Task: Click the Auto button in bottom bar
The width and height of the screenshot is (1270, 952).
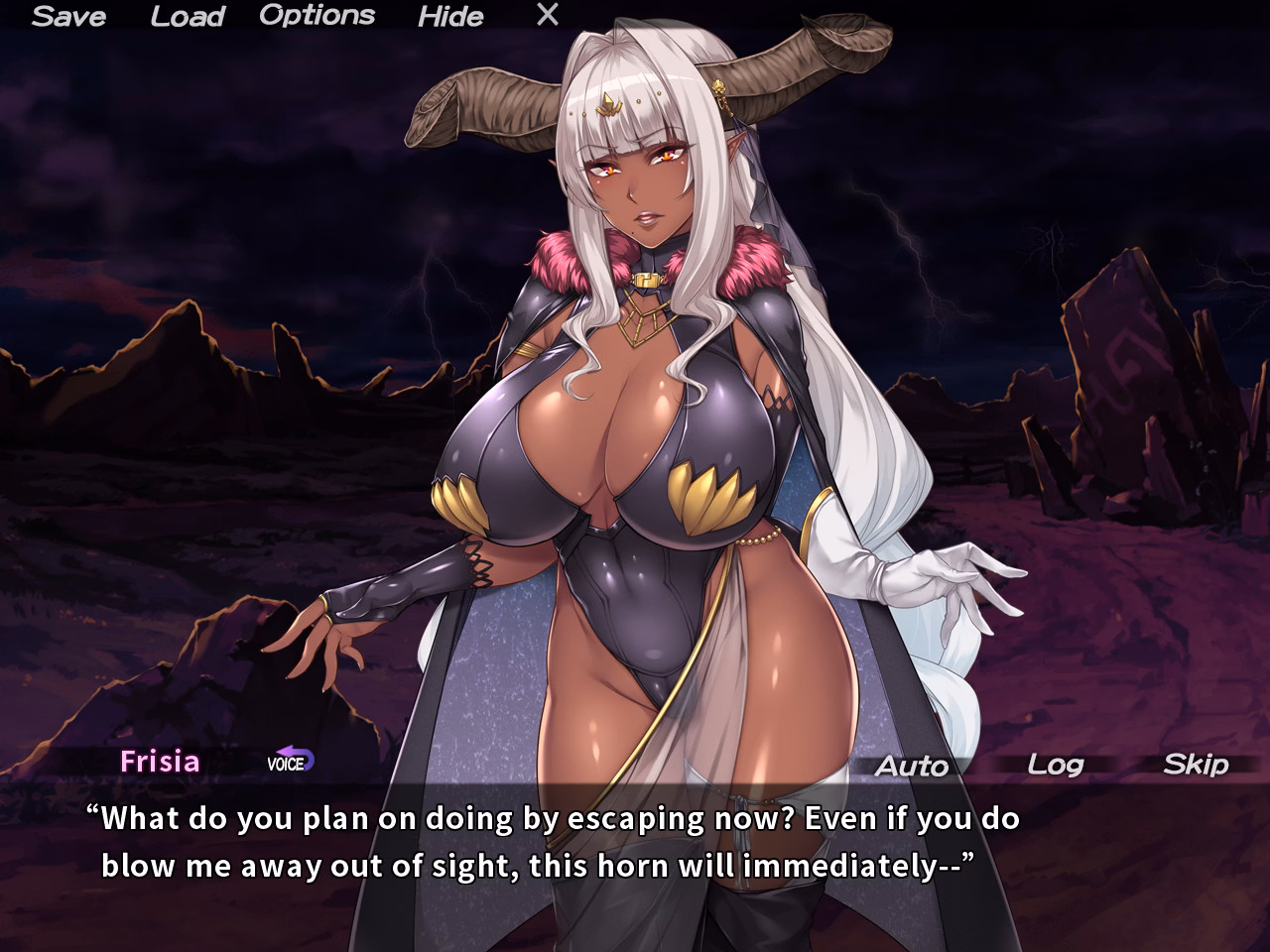Action: click(x=913, y=766)
